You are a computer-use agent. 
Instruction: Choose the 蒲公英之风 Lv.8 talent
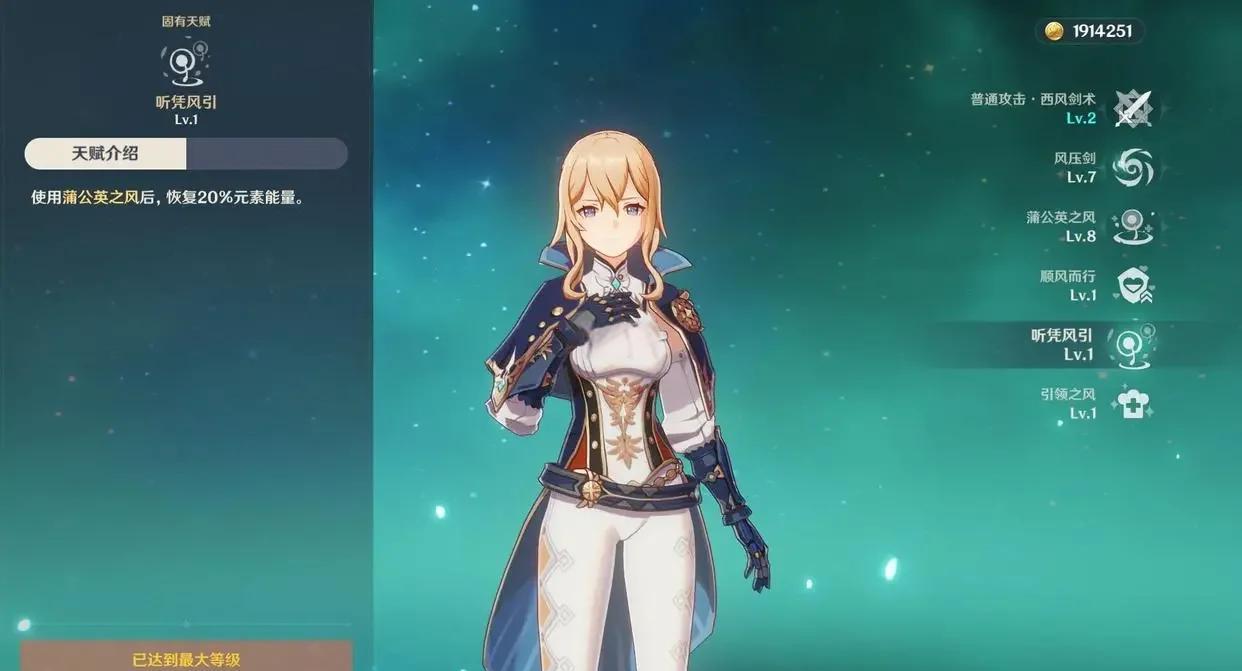click(1132, 226)
